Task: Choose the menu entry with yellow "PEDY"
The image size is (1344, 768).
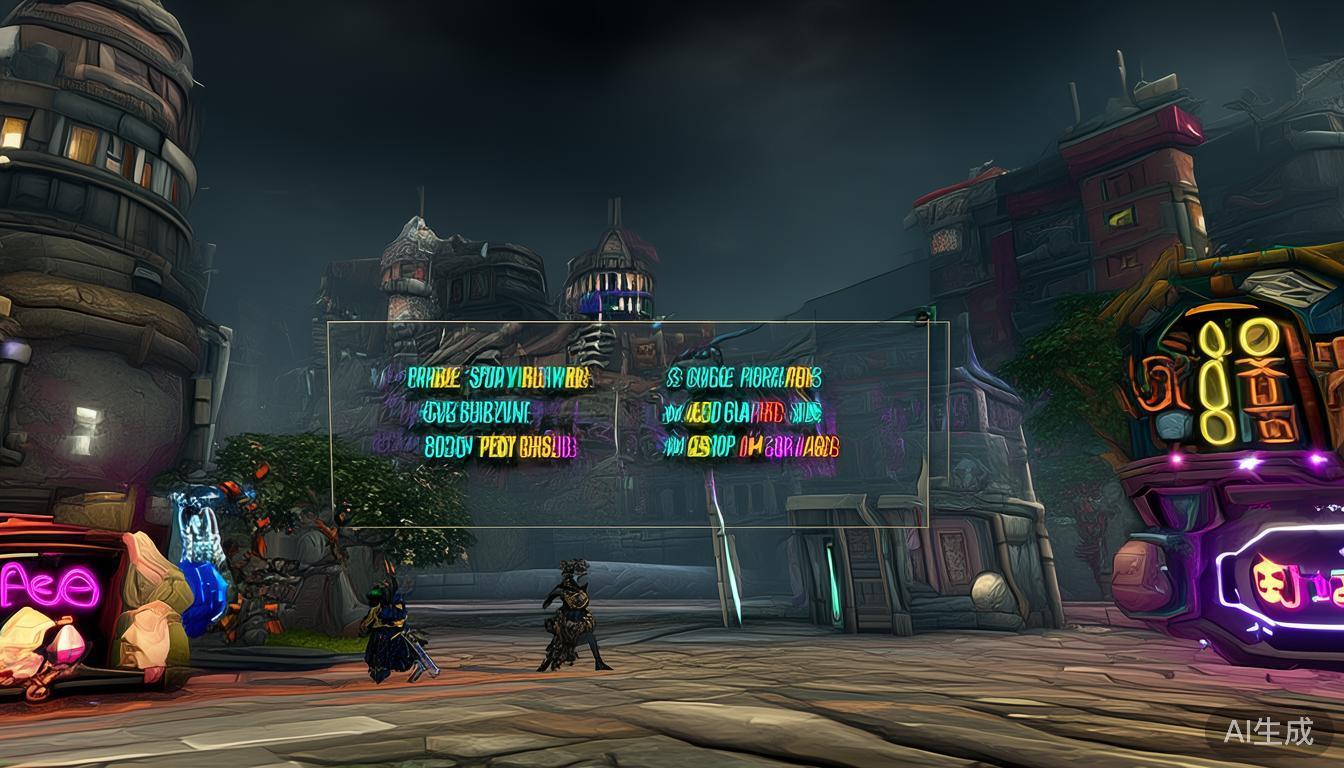Action: tap(500, 447)
